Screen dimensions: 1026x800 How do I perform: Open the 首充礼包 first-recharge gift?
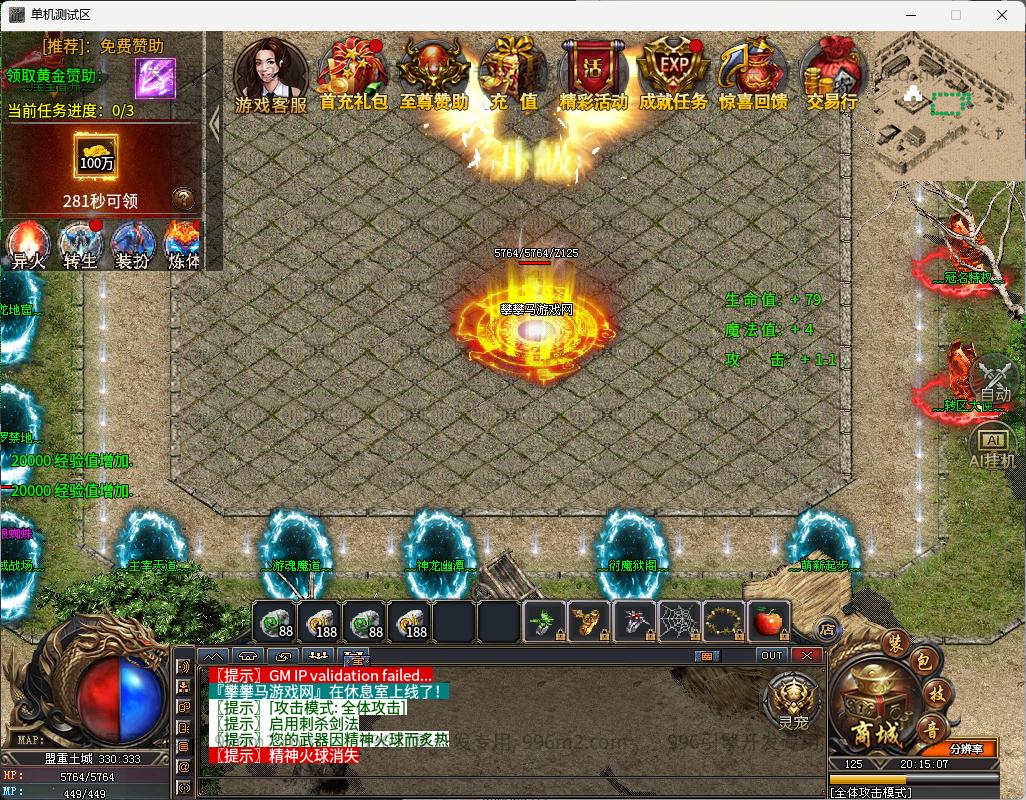pyautogui.click(x=353, y=73)
